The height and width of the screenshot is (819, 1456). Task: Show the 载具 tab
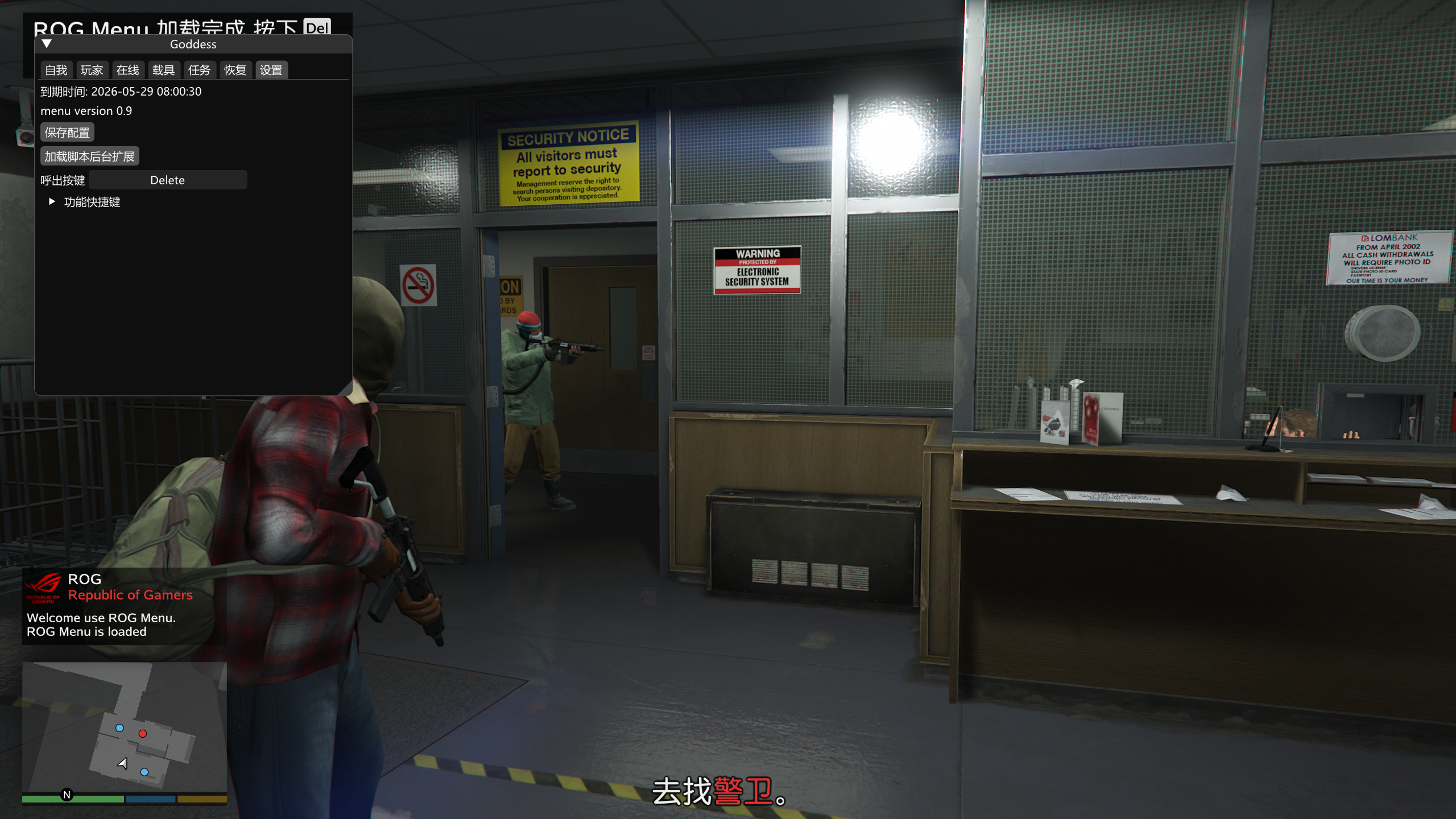[x=163, y=70]
